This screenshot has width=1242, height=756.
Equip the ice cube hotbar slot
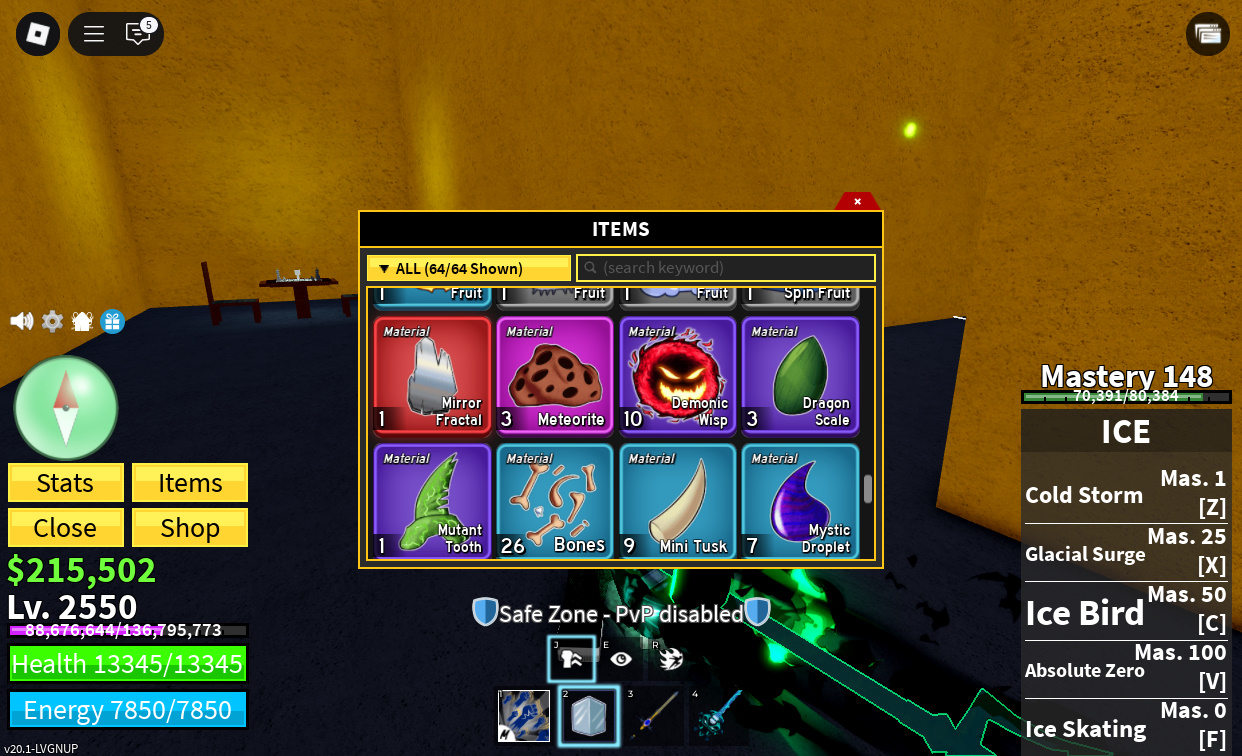(589, 717)
